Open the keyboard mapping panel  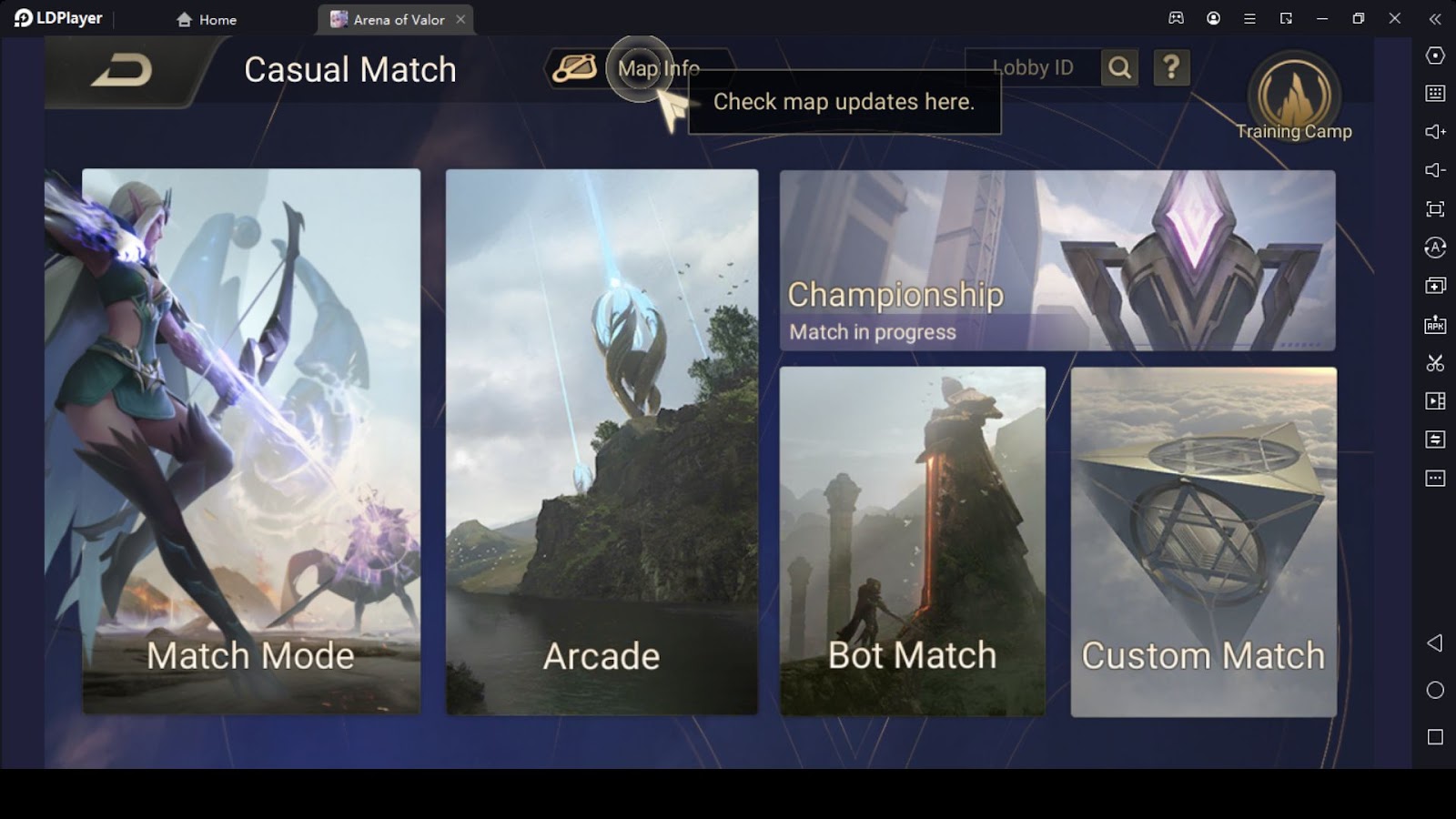tap(1434, 92)
